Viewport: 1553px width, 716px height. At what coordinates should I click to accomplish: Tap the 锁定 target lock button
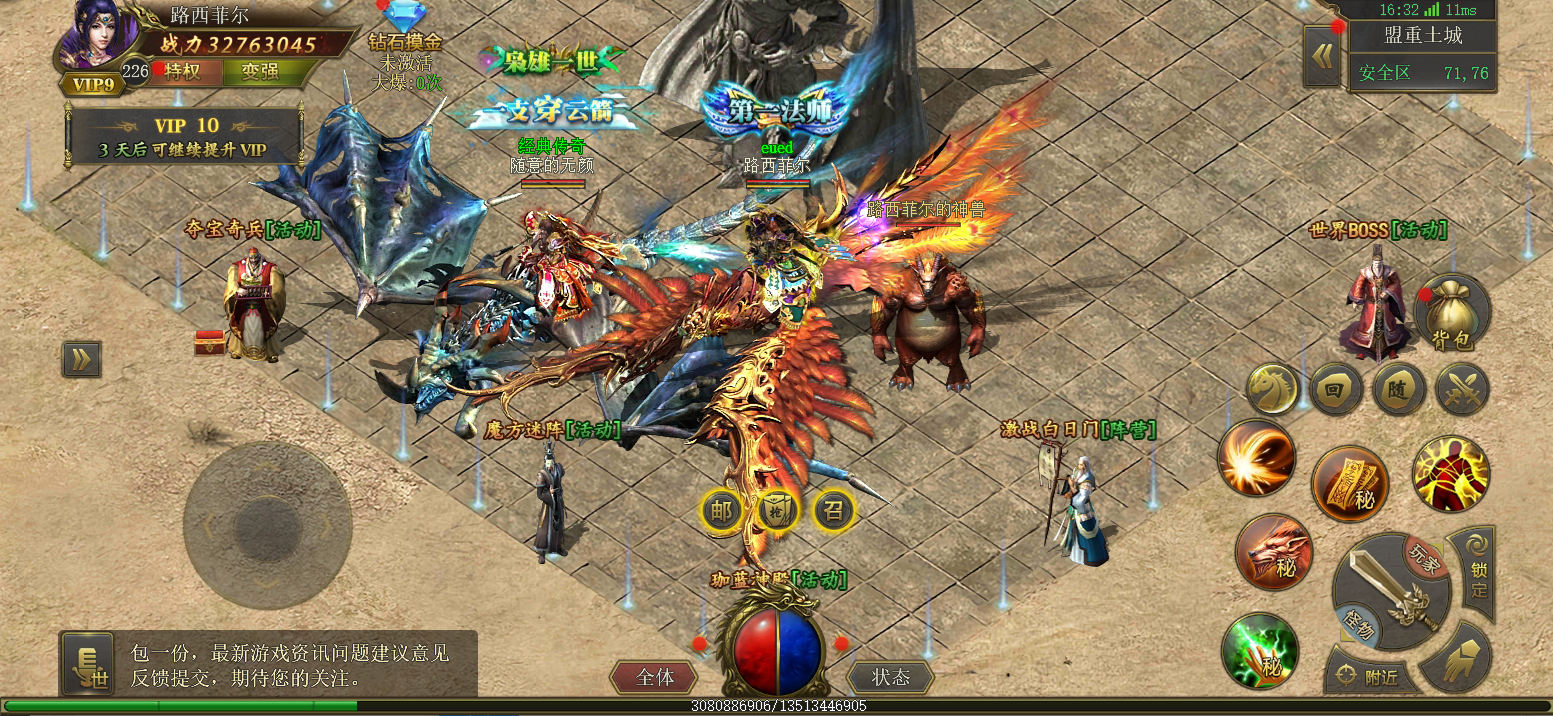click(x=1479, y=575)
